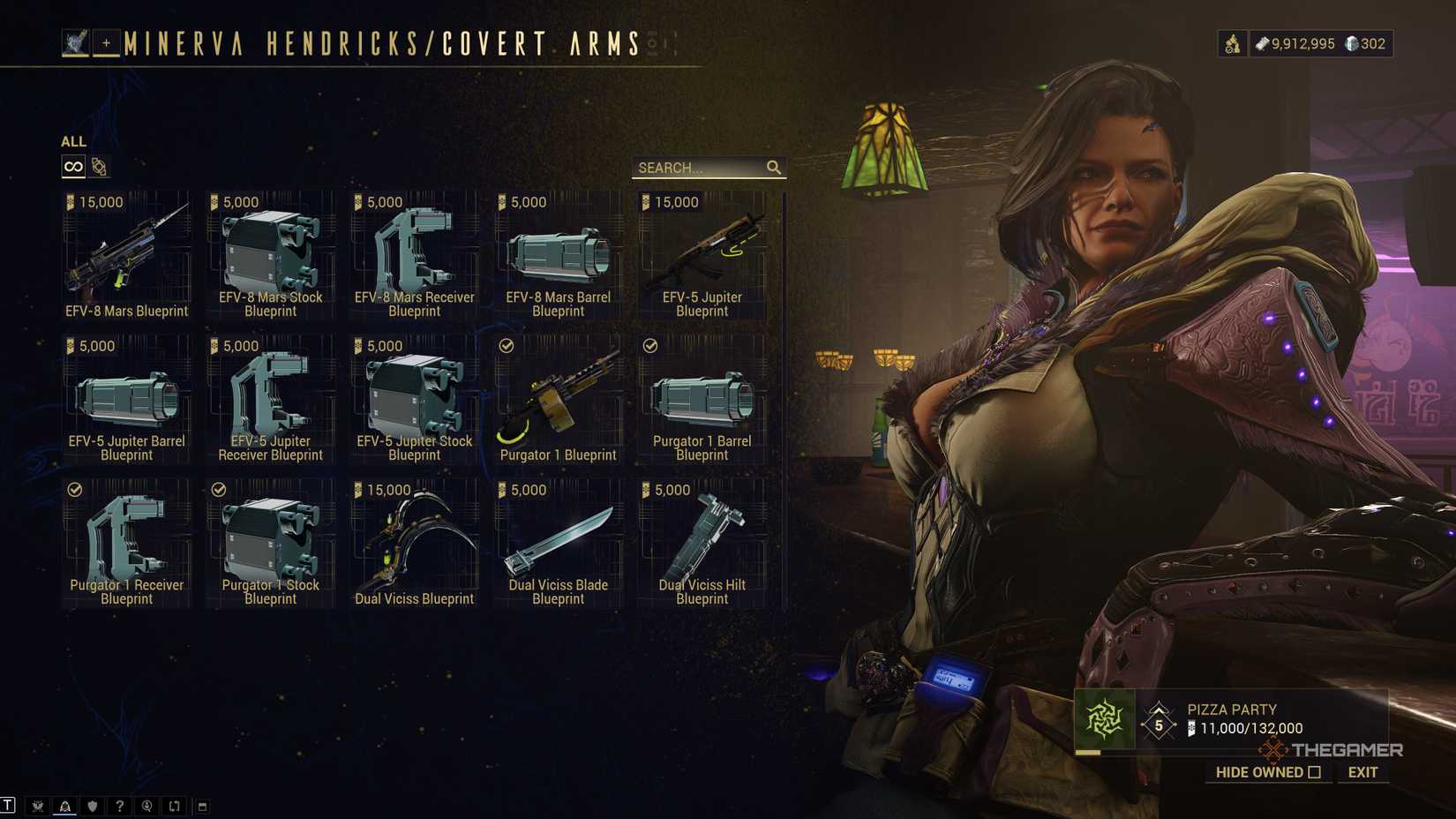Select the EFV-8 Mars Blueprint item

pos(126,256)
